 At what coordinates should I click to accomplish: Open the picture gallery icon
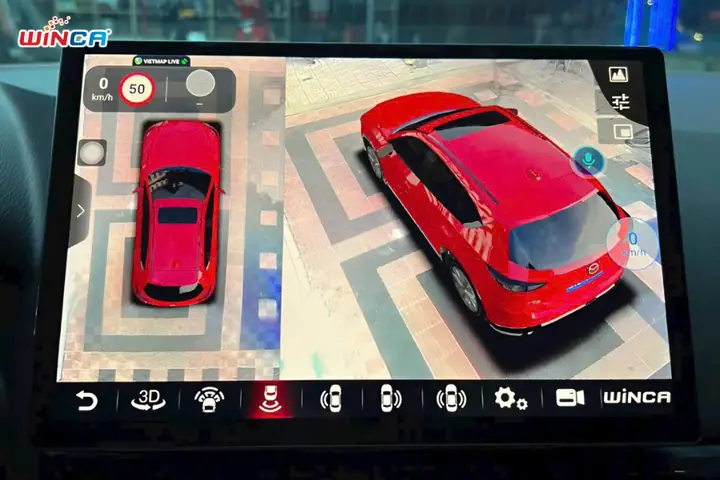pyautogui.click(x=619, y=73)
